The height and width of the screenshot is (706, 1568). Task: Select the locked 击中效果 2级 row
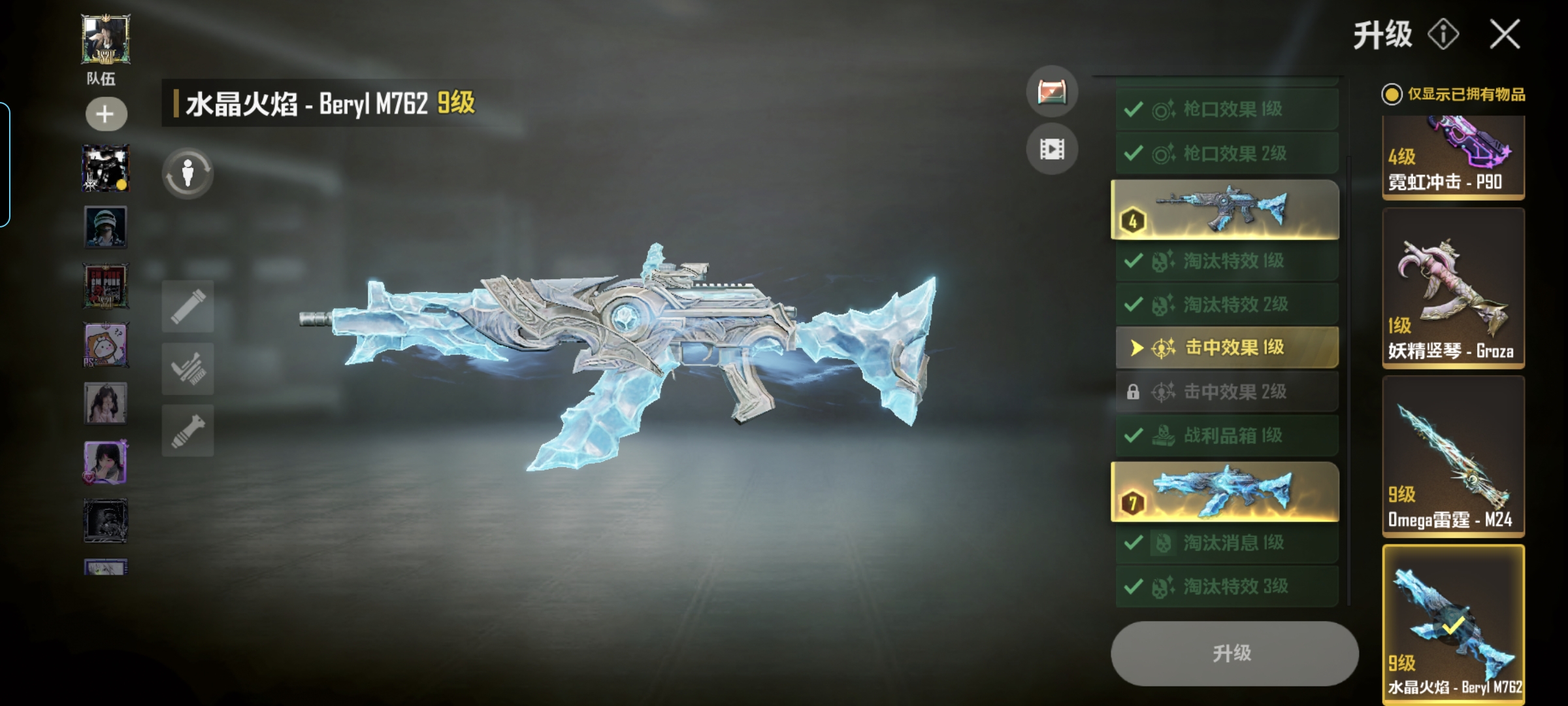click(x=1226, y=392)
